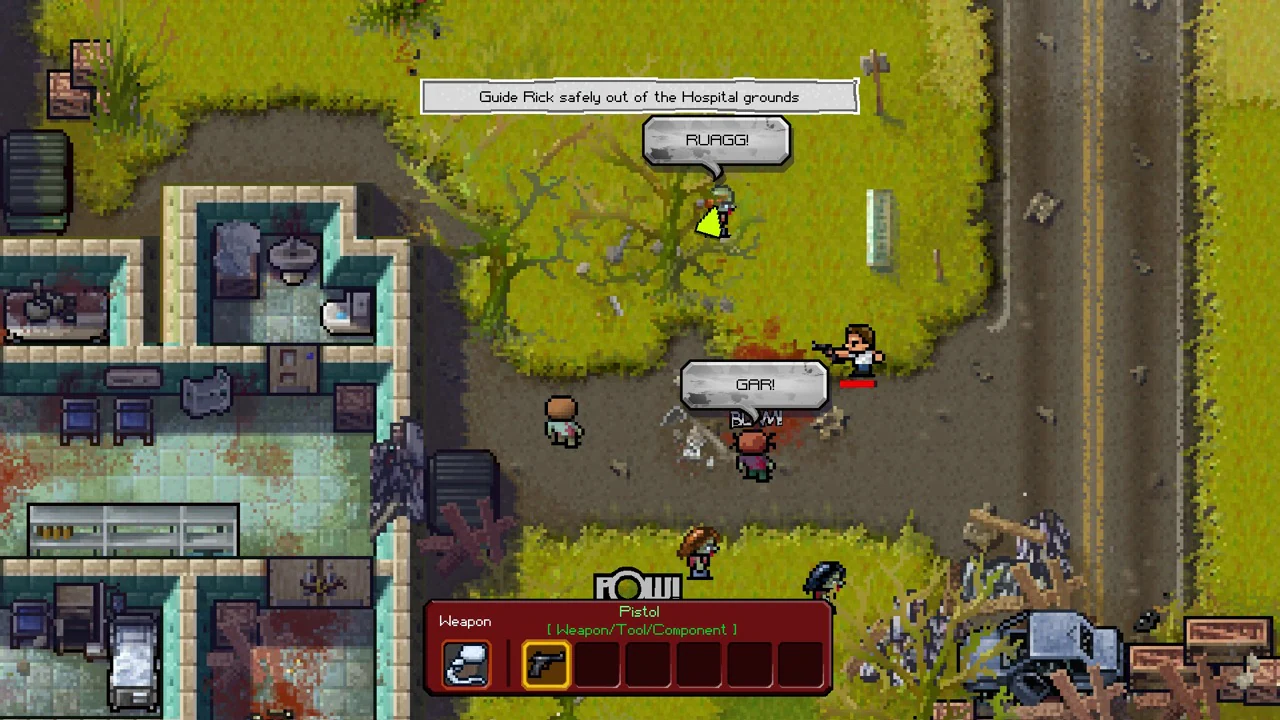The height and width of the screenshot is (720, 1280).
Task: Click the empty slot beside the Pistol
Action: point(598,662)
